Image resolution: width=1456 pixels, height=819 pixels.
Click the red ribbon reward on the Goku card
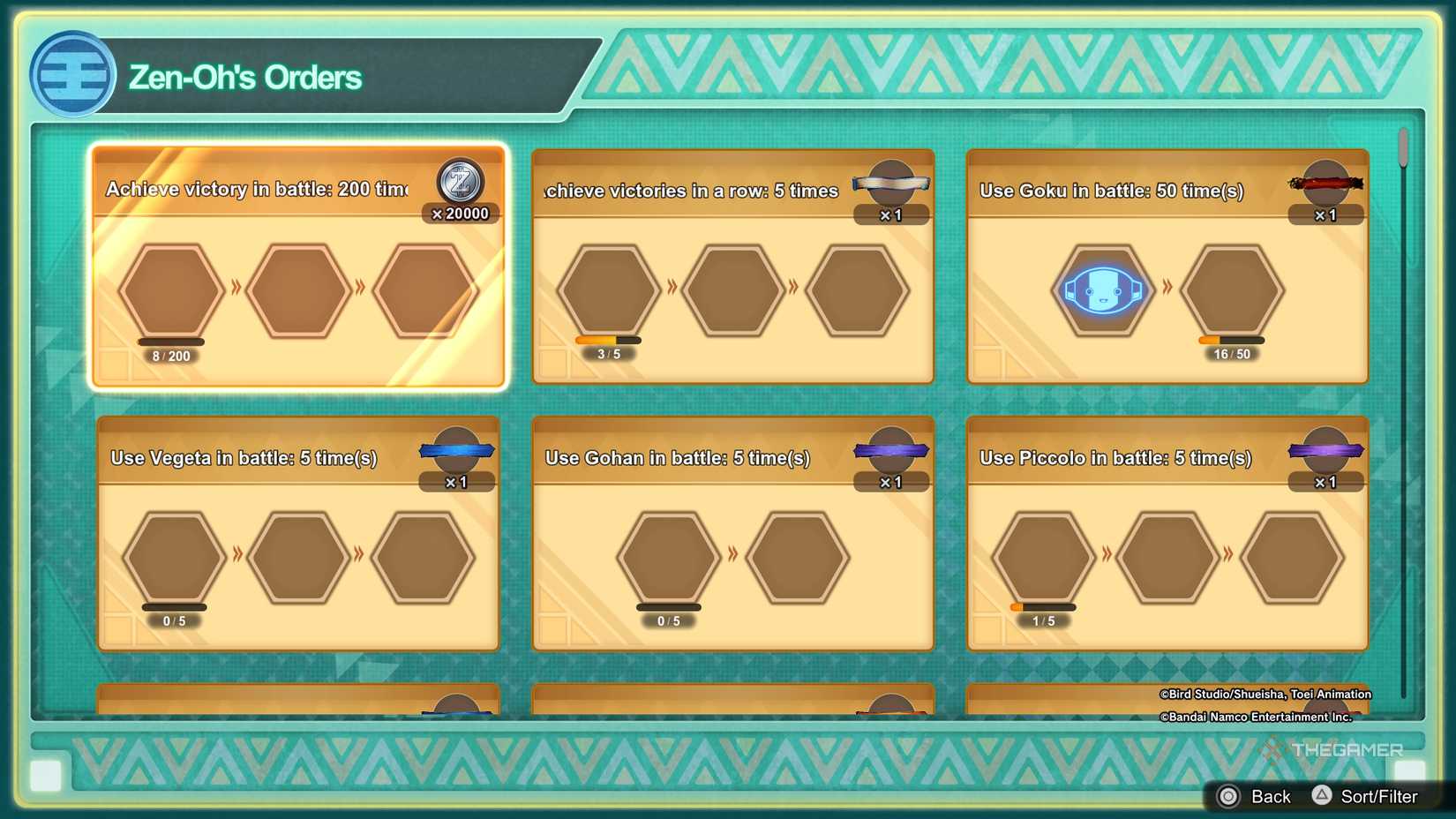pyautogui.click(x=1327, y=184)
